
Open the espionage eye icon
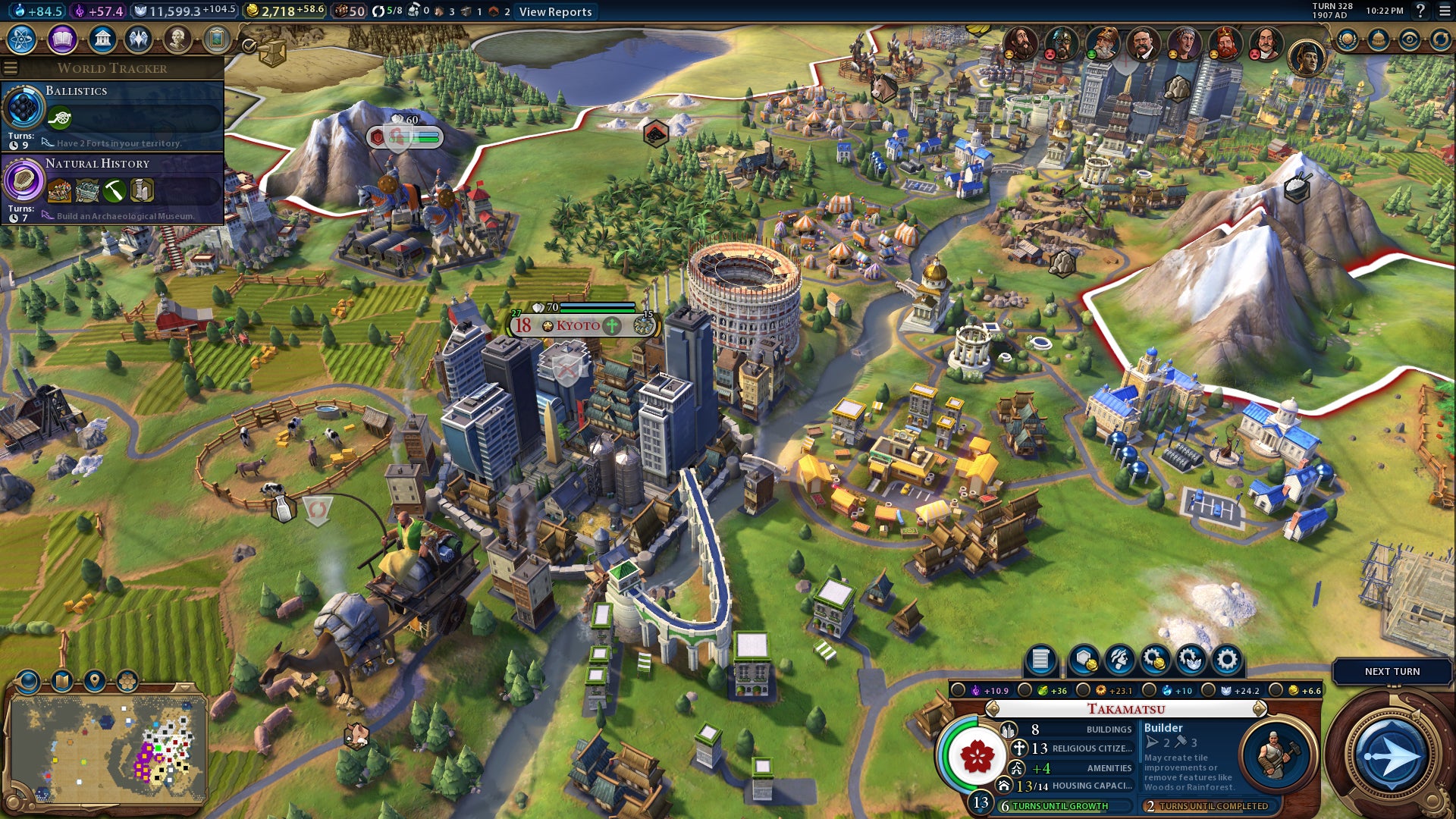(1409, 39)
